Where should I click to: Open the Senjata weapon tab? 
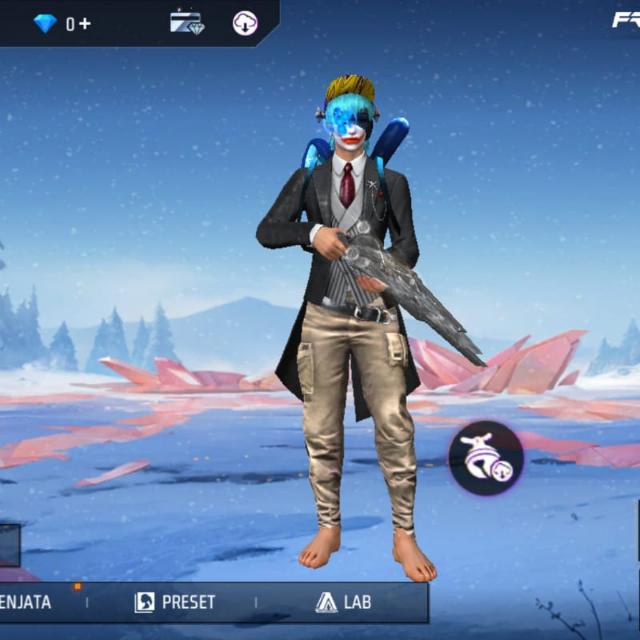pyautogui.click(x=26, y=602)
